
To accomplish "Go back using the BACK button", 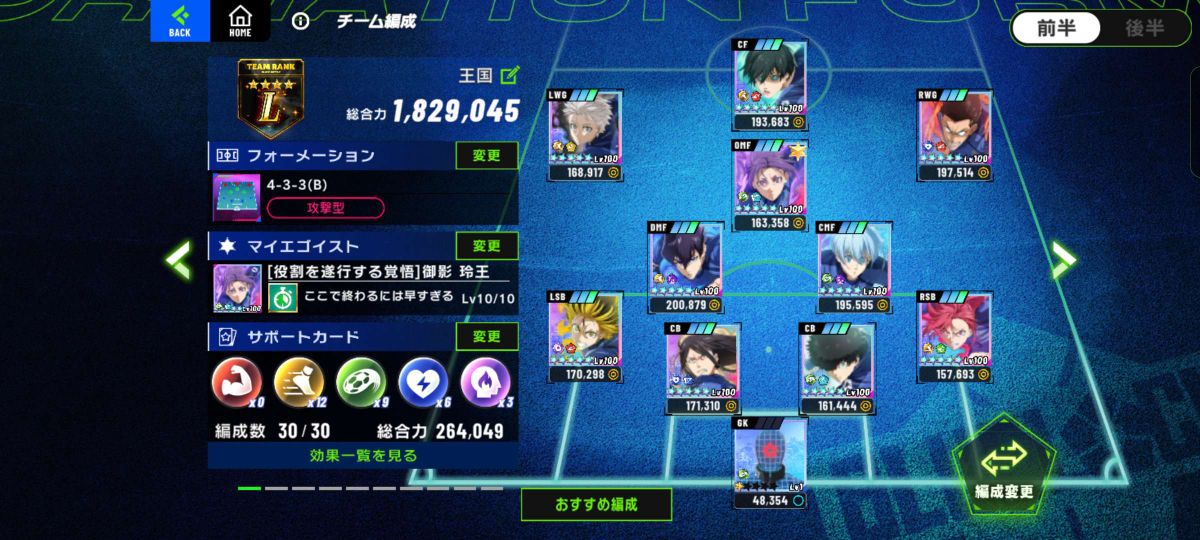I will click(x=180, y=21).
